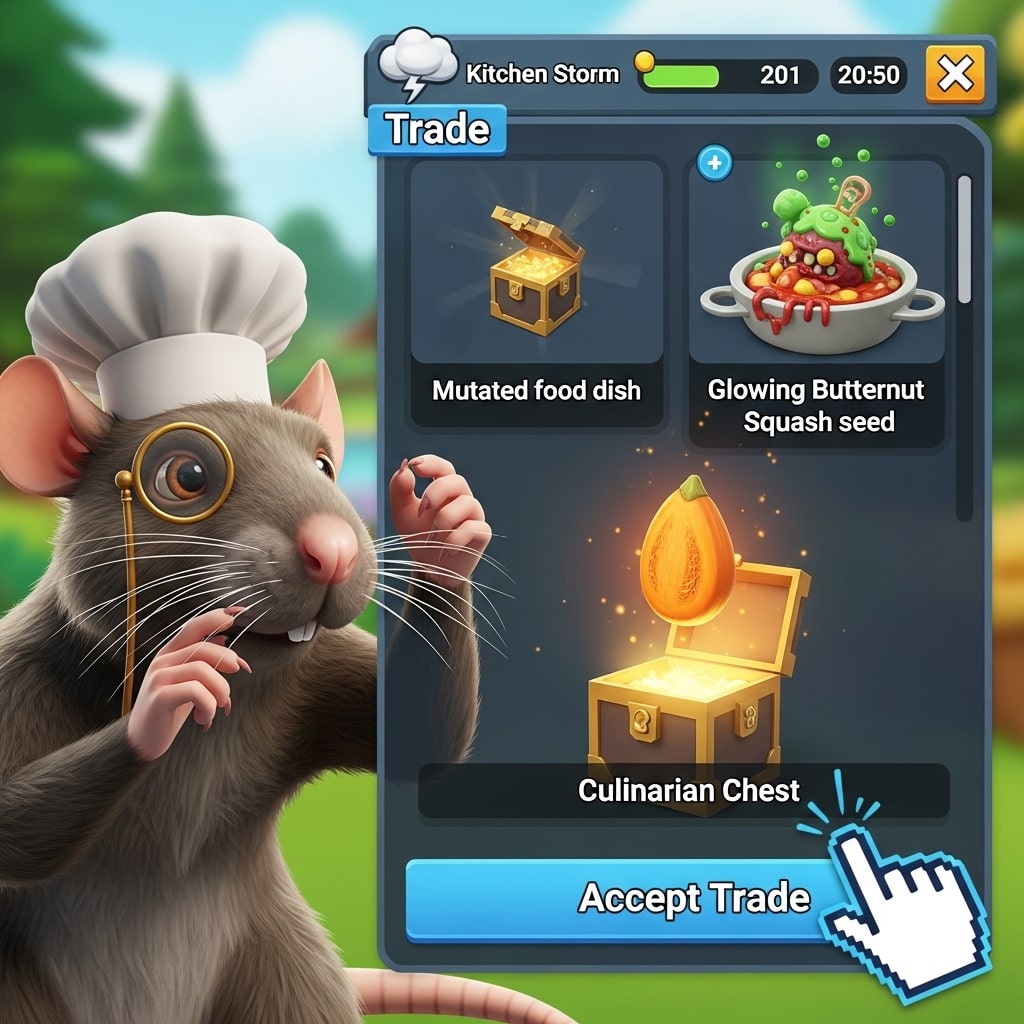Choose the Glowing Butternut Squash seed card
Viewport: 1024px width, 1024px height.
(x=816, y=300)
